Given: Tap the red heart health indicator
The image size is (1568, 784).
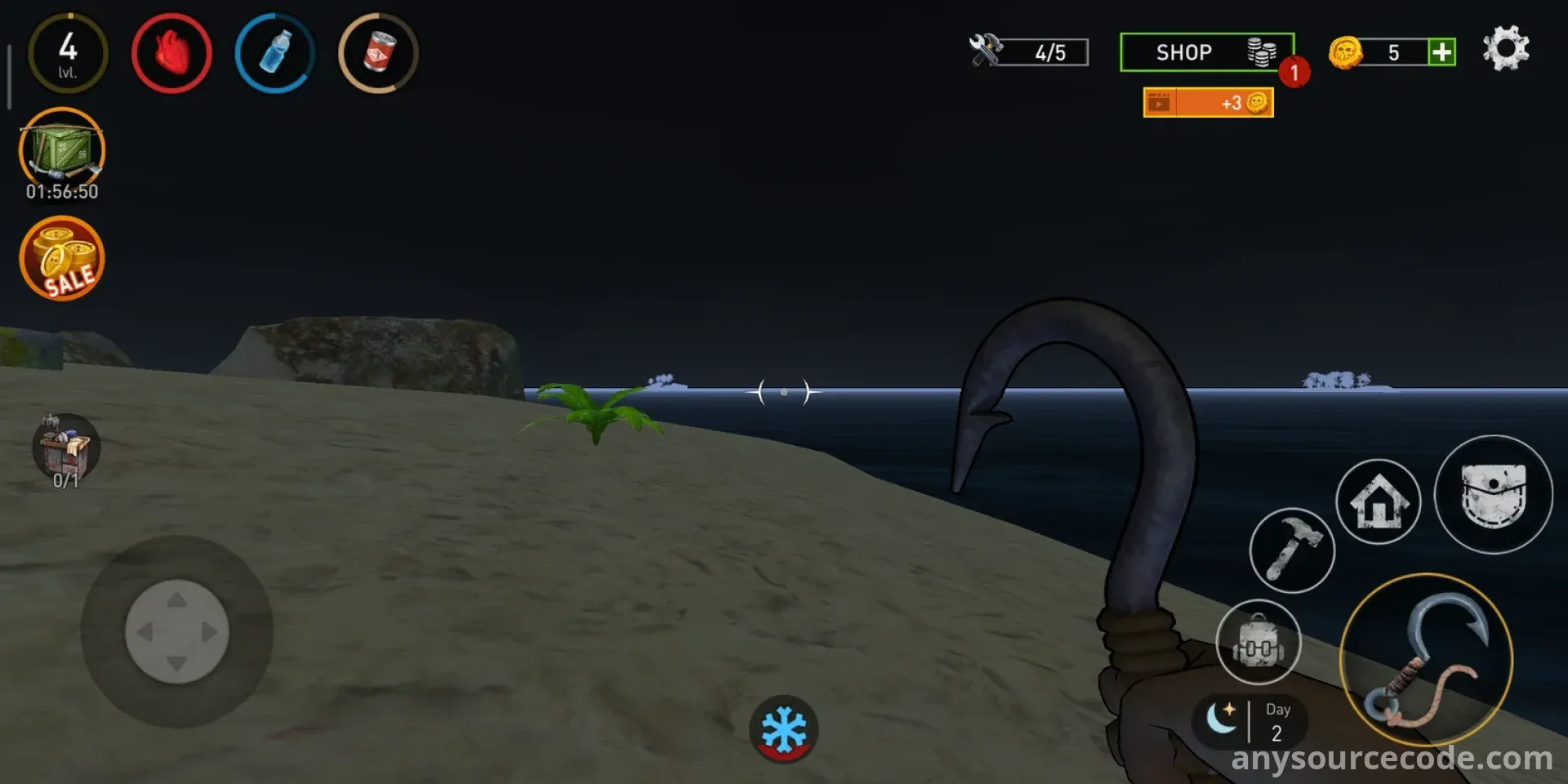Looking at the screenshot, I should (x=171, y=54).
